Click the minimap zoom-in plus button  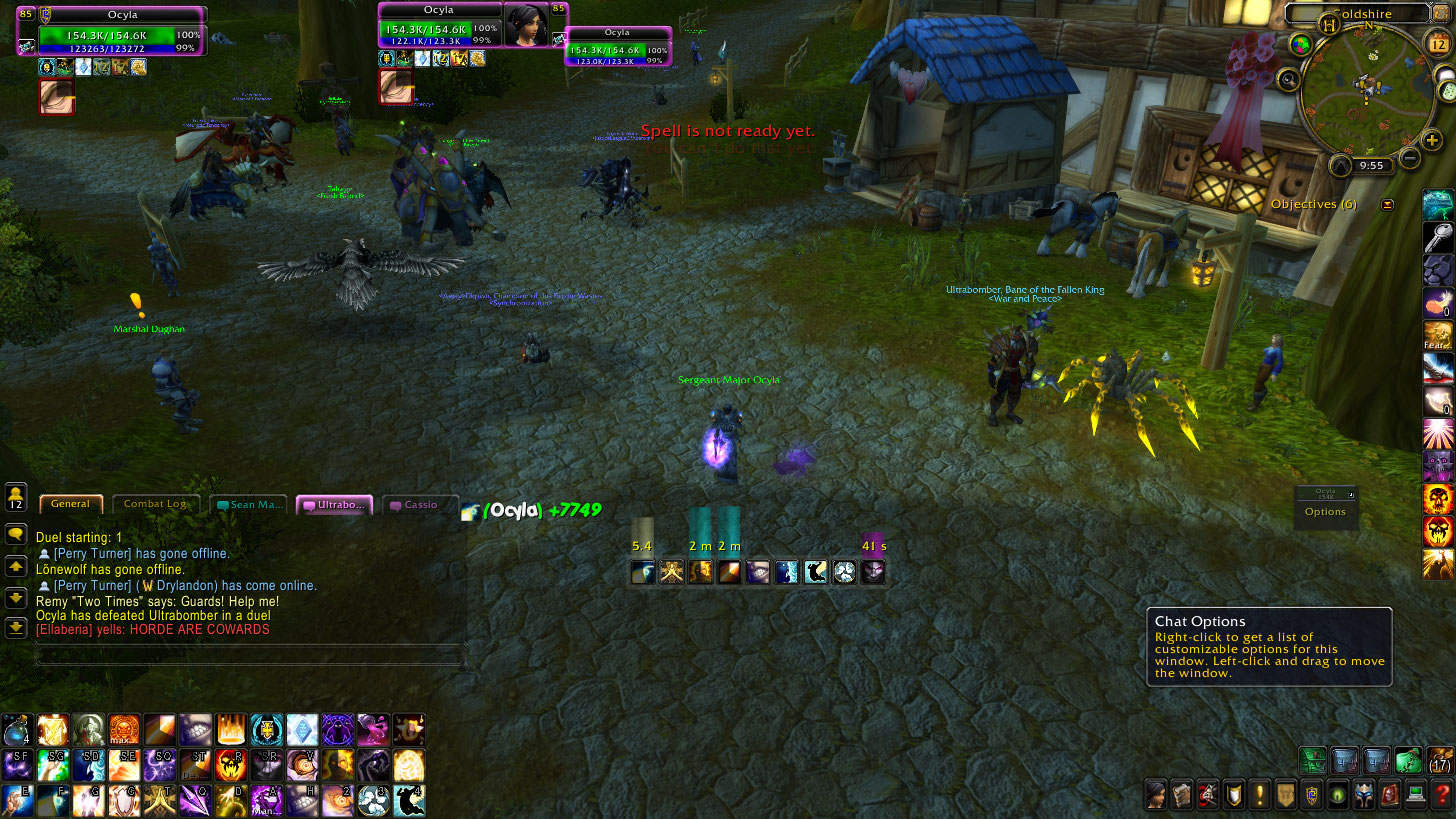[1433, 140]
